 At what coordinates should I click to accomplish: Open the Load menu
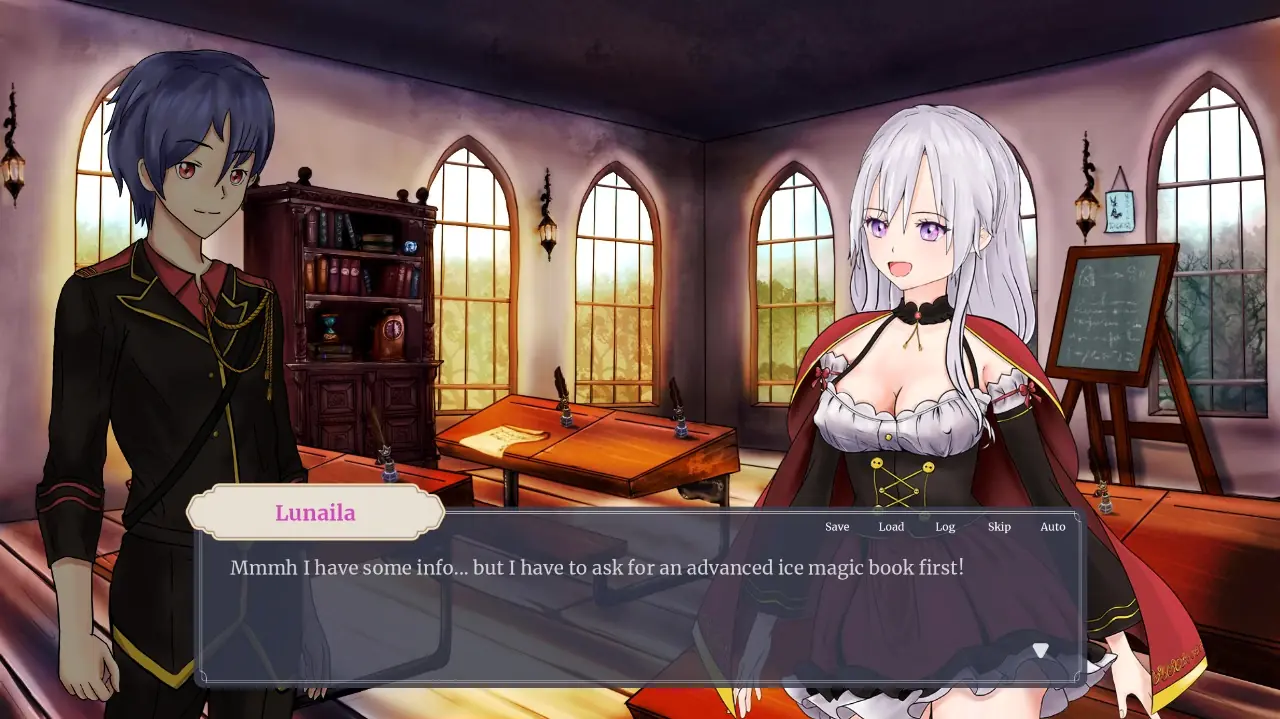(x=891, y=527)
